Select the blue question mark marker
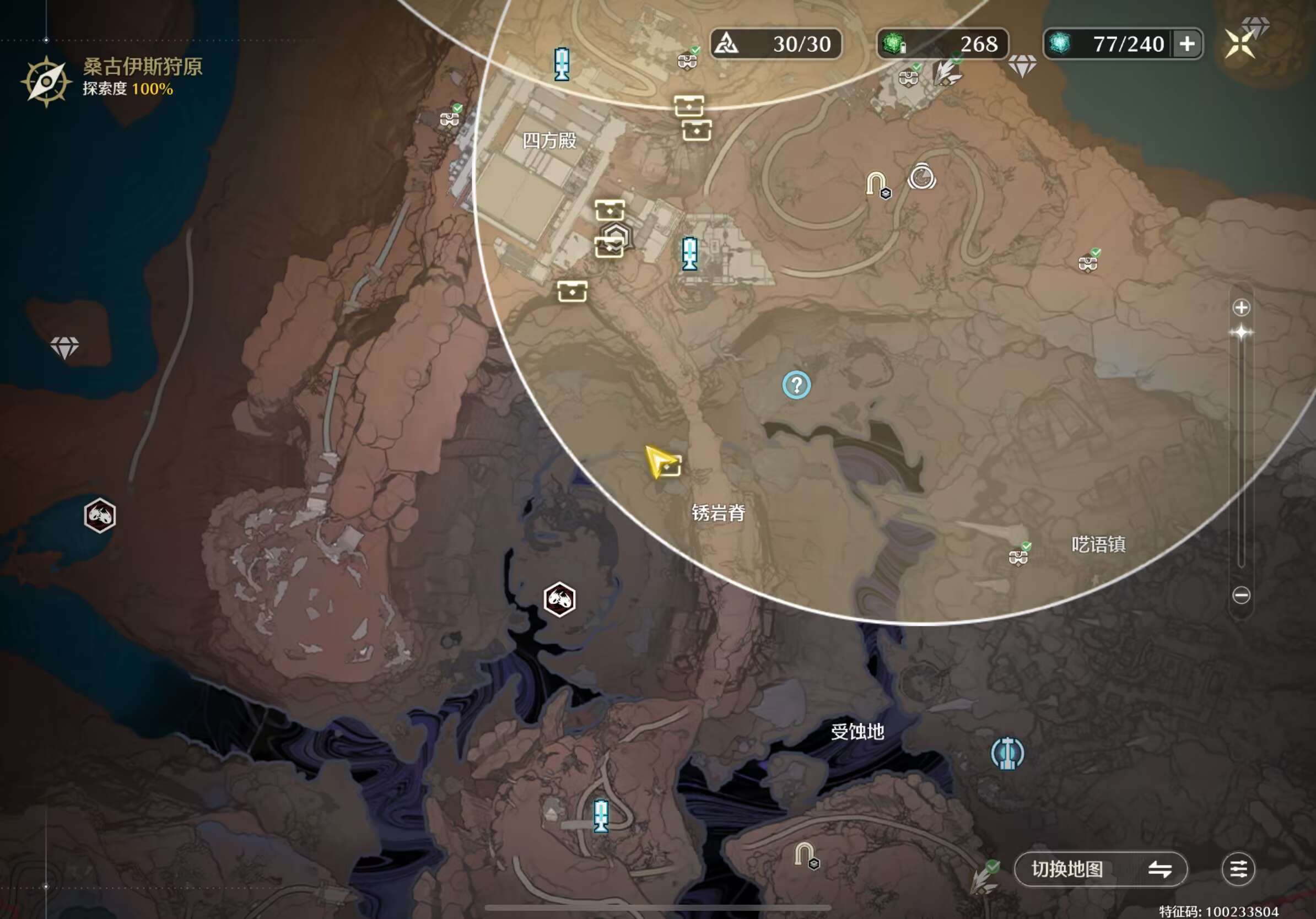This screenshot has width=1316, height=919. point(796,385)
